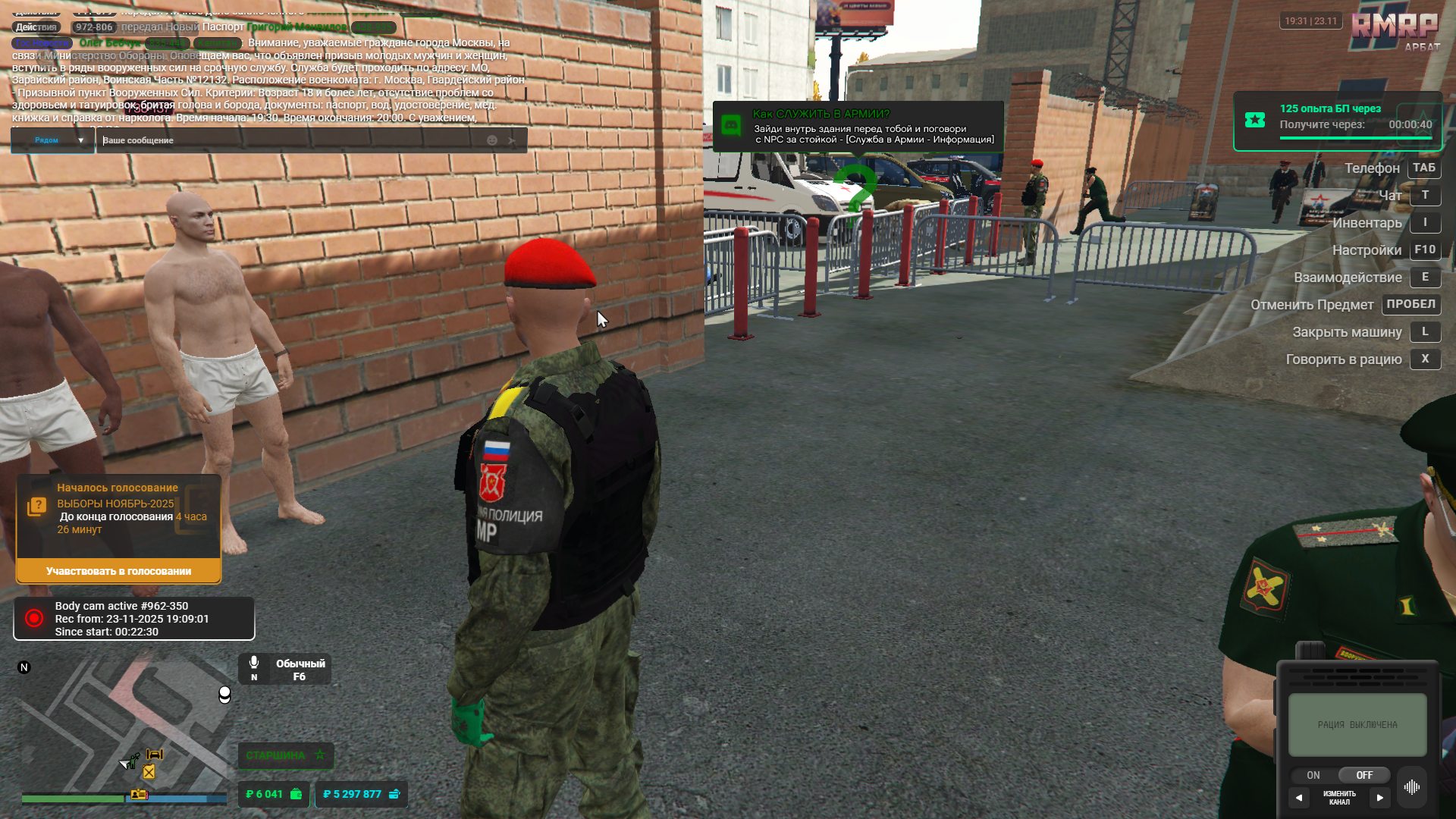Click the right arrow under ИЗМЕНИТЬ КАНАЛ
1456x819 pixels.
(x=1380, y=797)
